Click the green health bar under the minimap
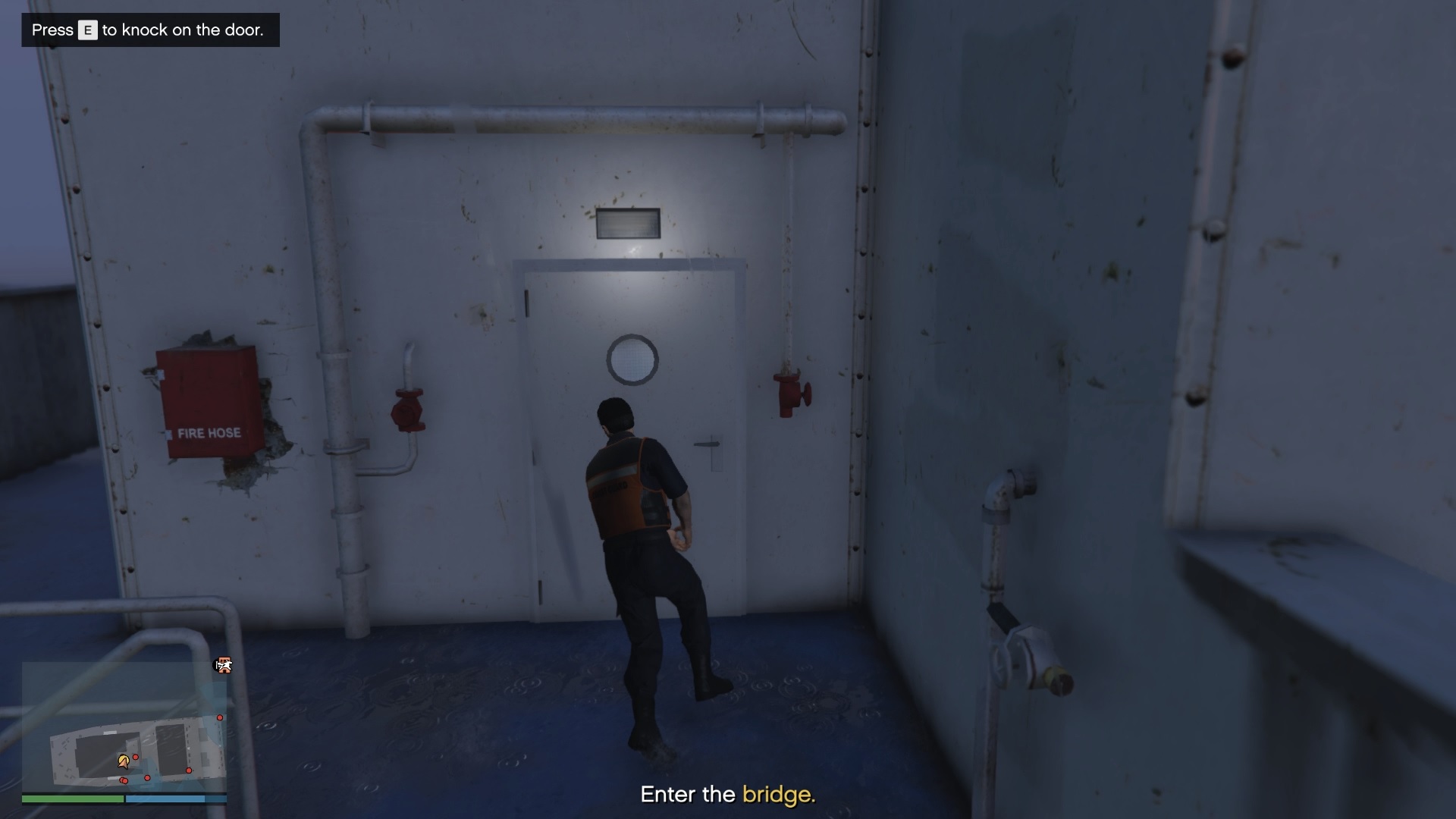Image resolution: width=1456 pixels, height=819 pixels. click(74, 799)
